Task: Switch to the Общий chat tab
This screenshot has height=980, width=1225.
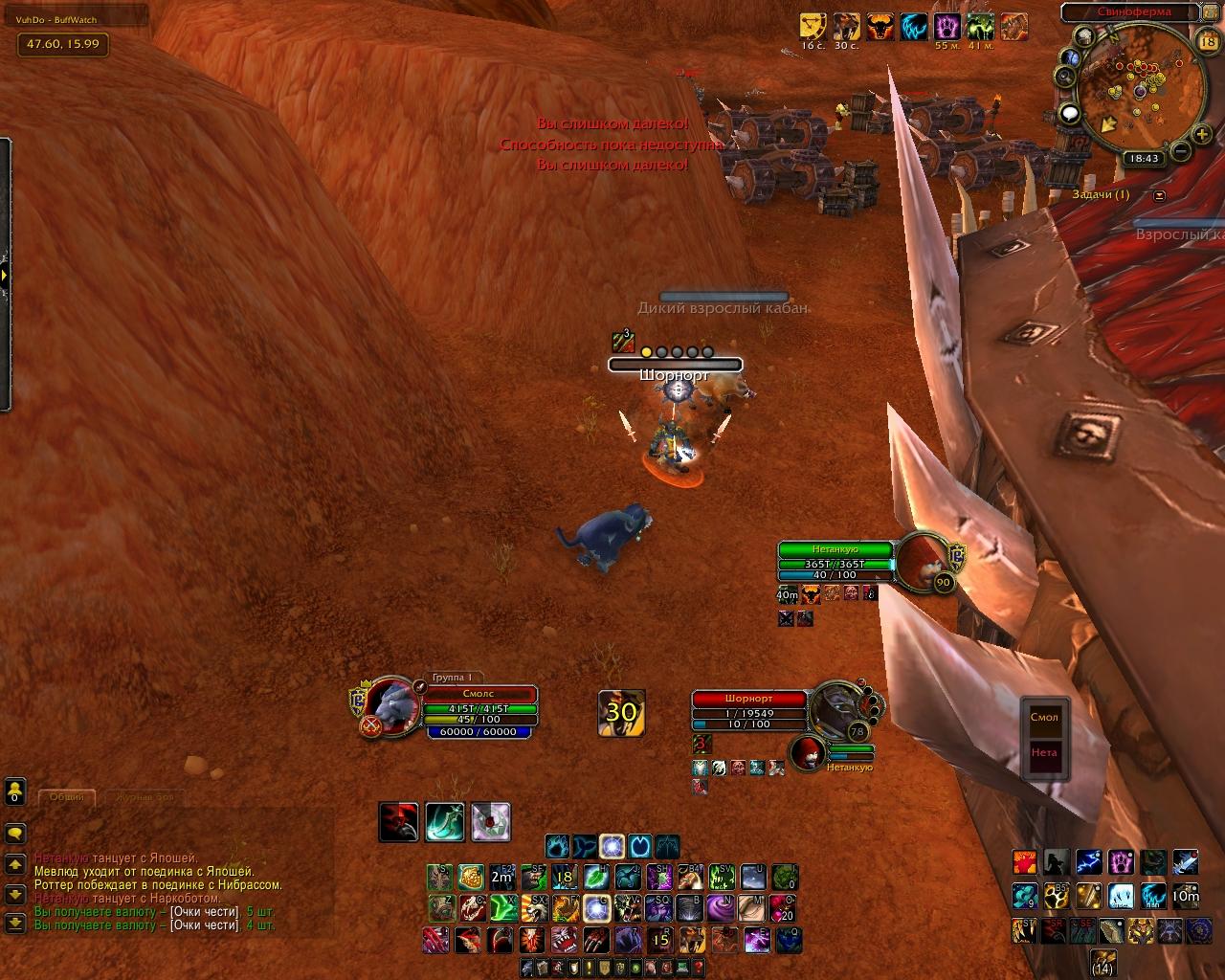Action: tap(66, 796)
